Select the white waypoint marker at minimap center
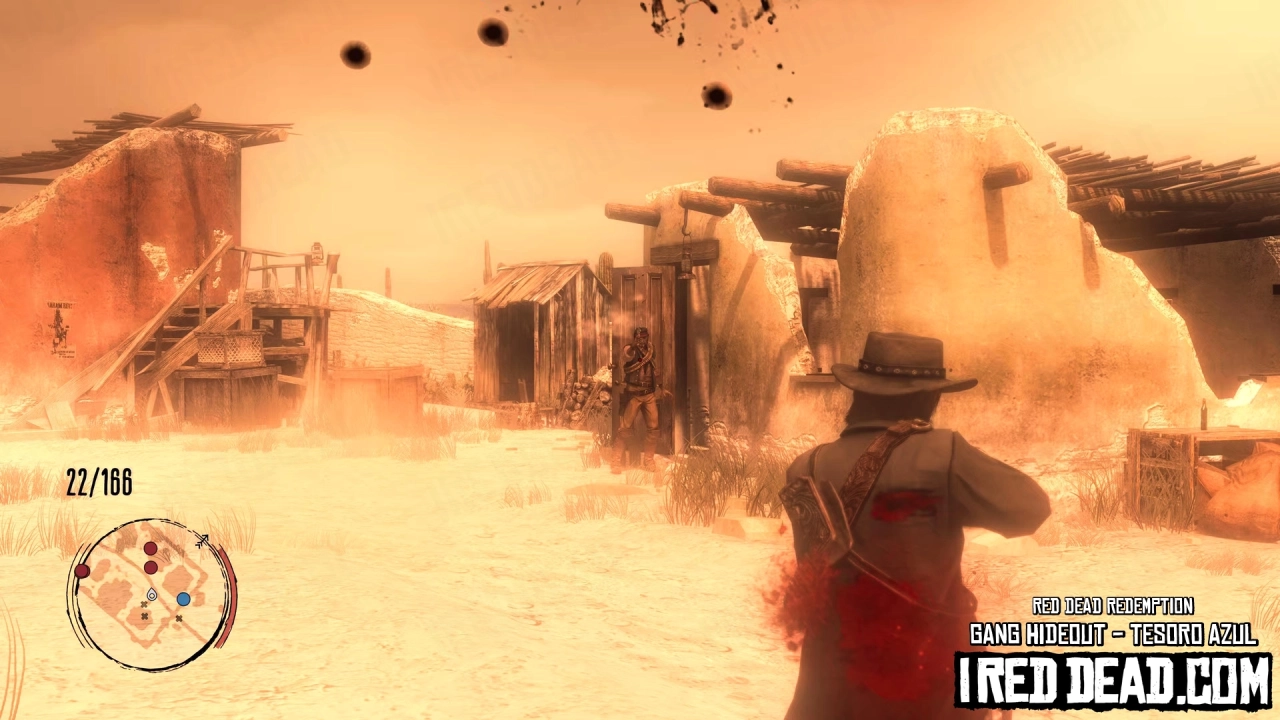This screenshot has height=720, width=1280. pyautogui.click(x=152, y=594)
